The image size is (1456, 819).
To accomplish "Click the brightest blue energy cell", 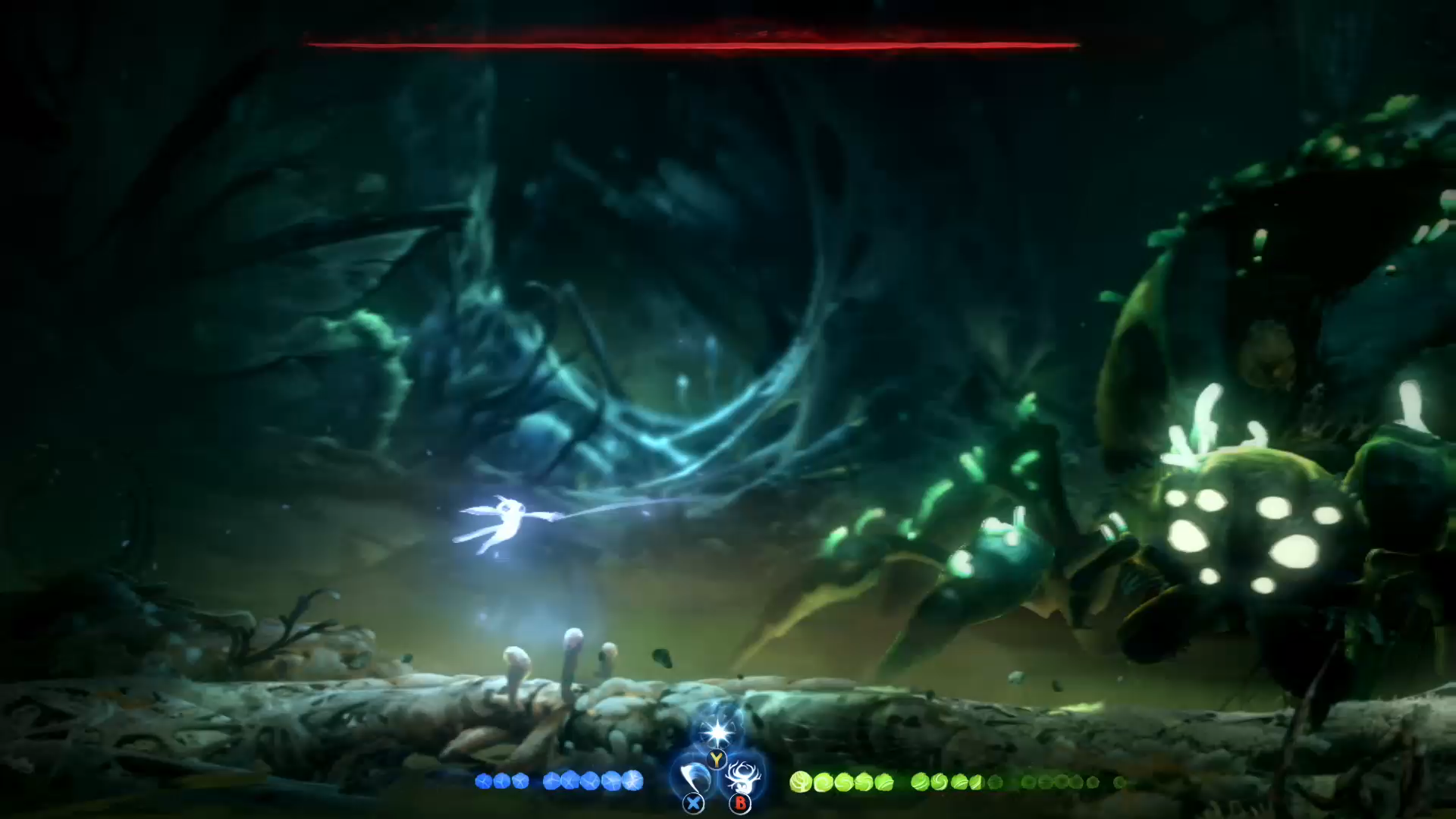I will [x=634, y=780].
